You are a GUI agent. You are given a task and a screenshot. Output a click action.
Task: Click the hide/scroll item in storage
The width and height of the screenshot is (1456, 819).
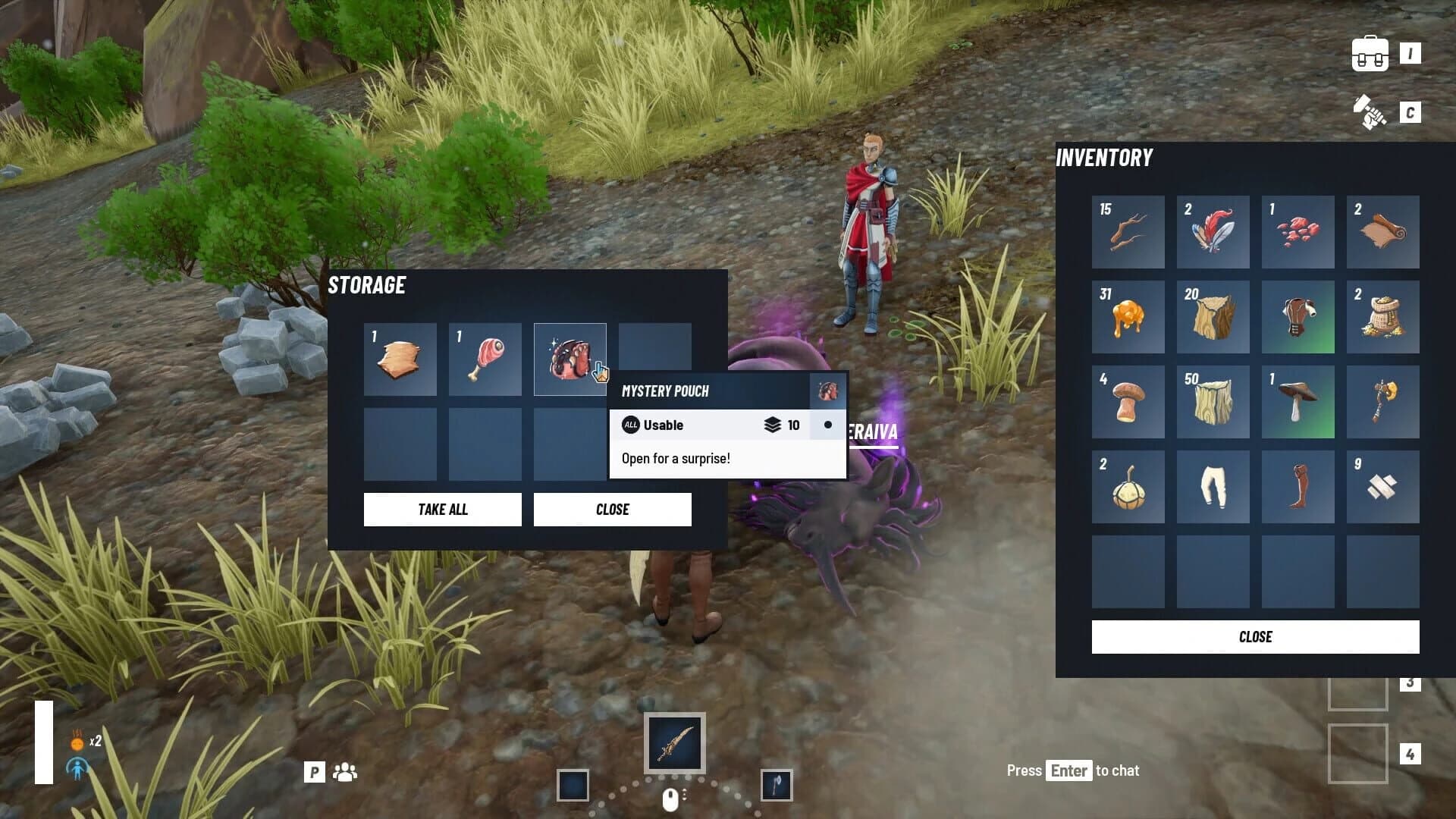(400, 359)
